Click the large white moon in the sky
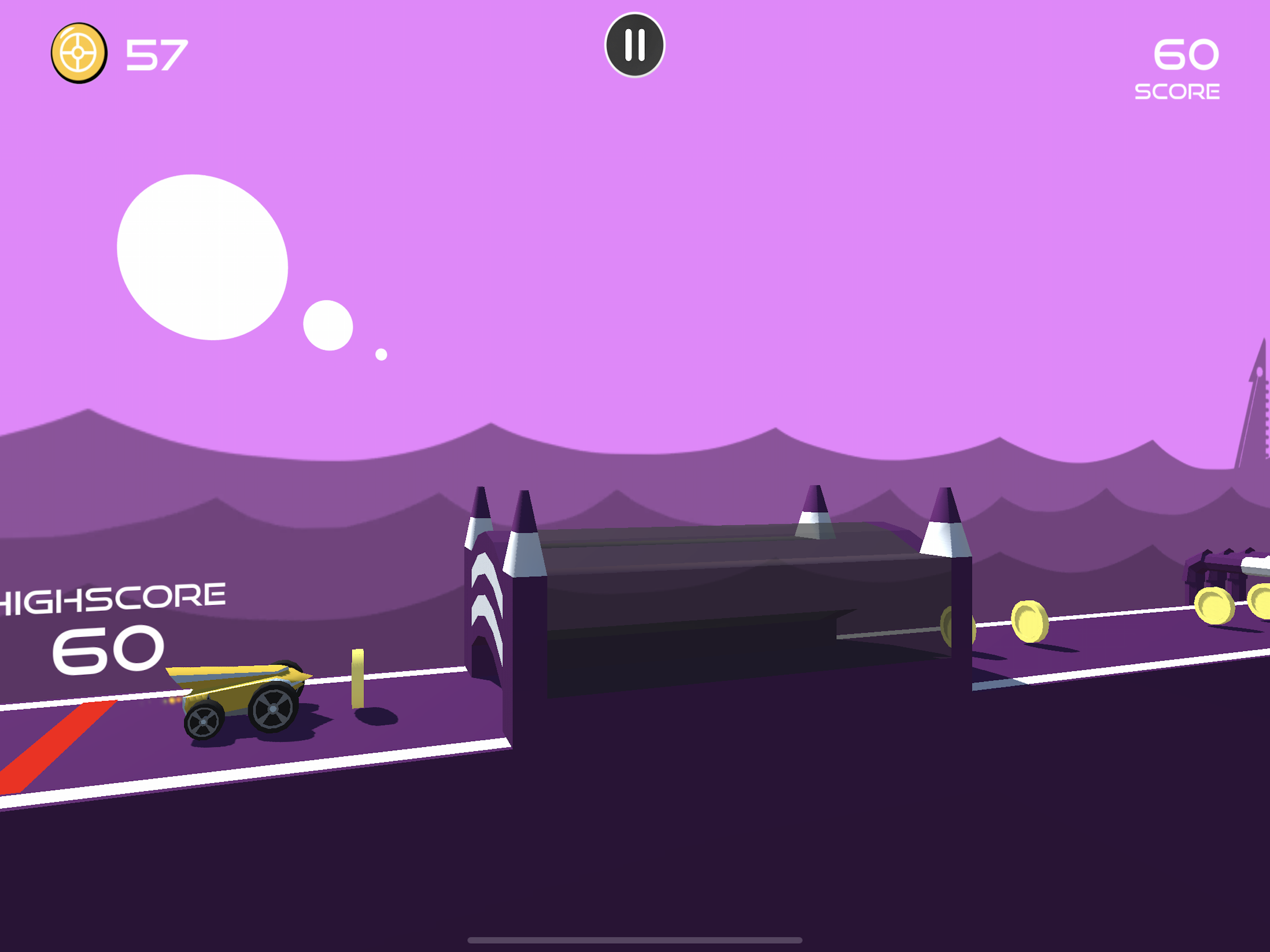The width and height of the screenshot is (1270, 952). click(x=204, y=256)
